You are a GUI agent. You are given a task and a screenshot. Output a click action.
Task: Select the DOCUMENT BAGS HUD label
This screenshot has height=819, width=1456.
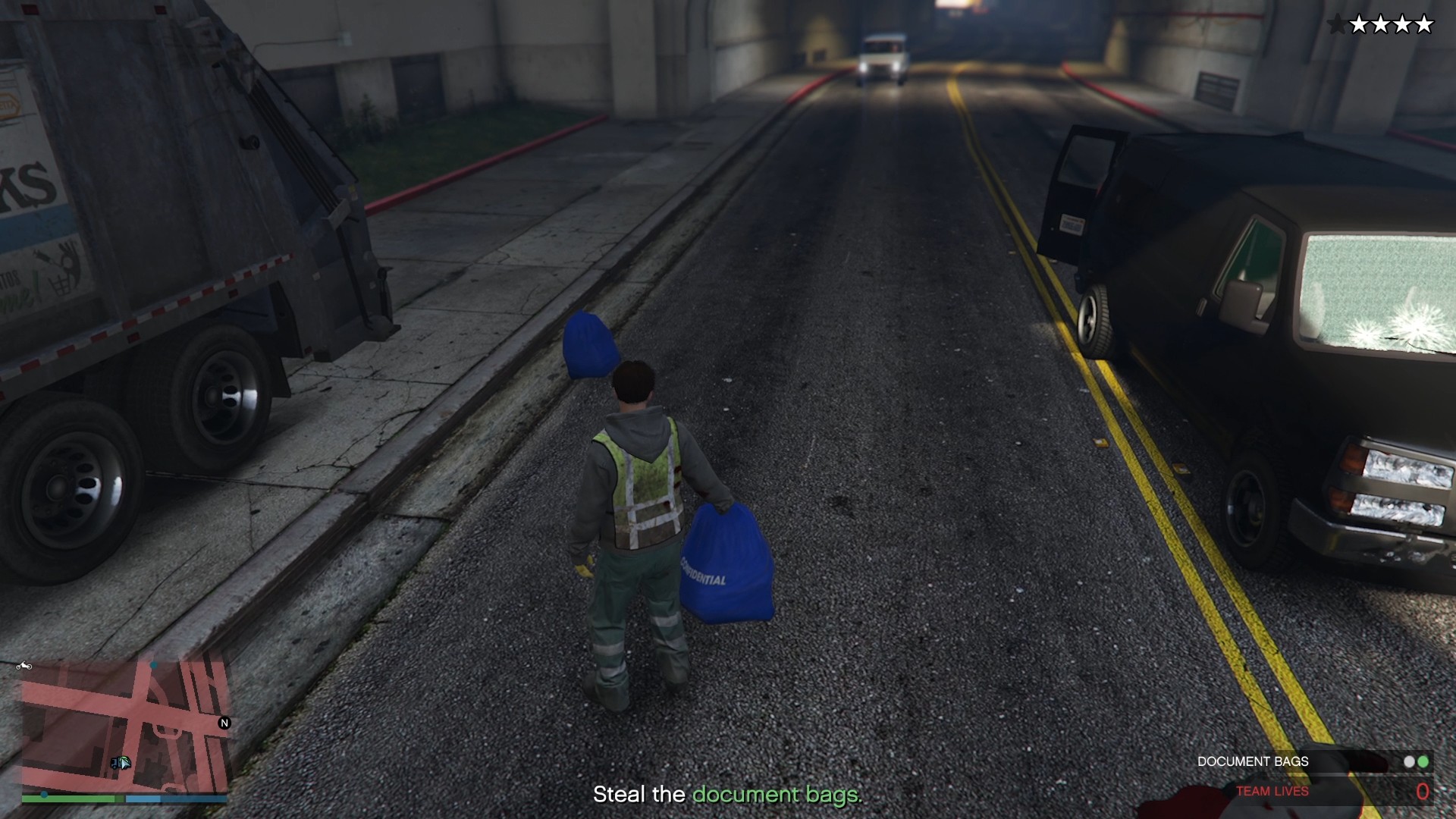click(1253, 761)
